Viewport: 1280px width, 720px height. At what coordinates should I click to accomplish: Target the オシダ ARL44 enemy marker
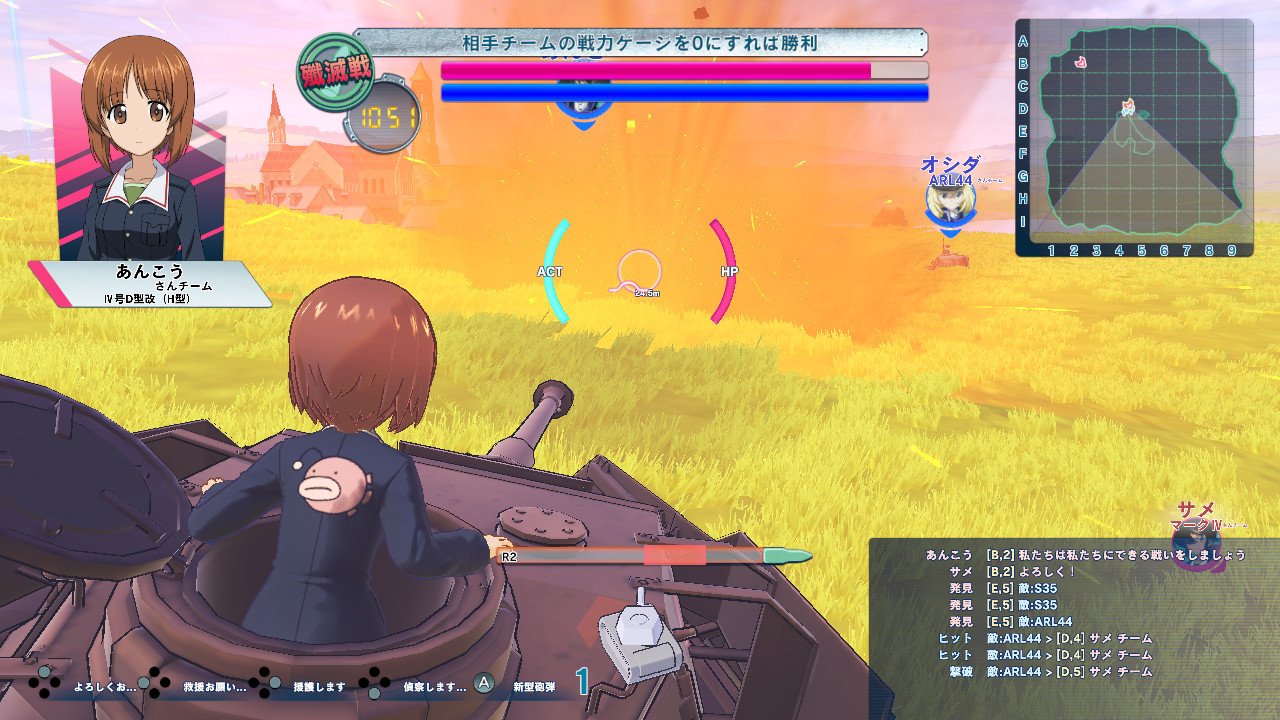coord(949,202)
